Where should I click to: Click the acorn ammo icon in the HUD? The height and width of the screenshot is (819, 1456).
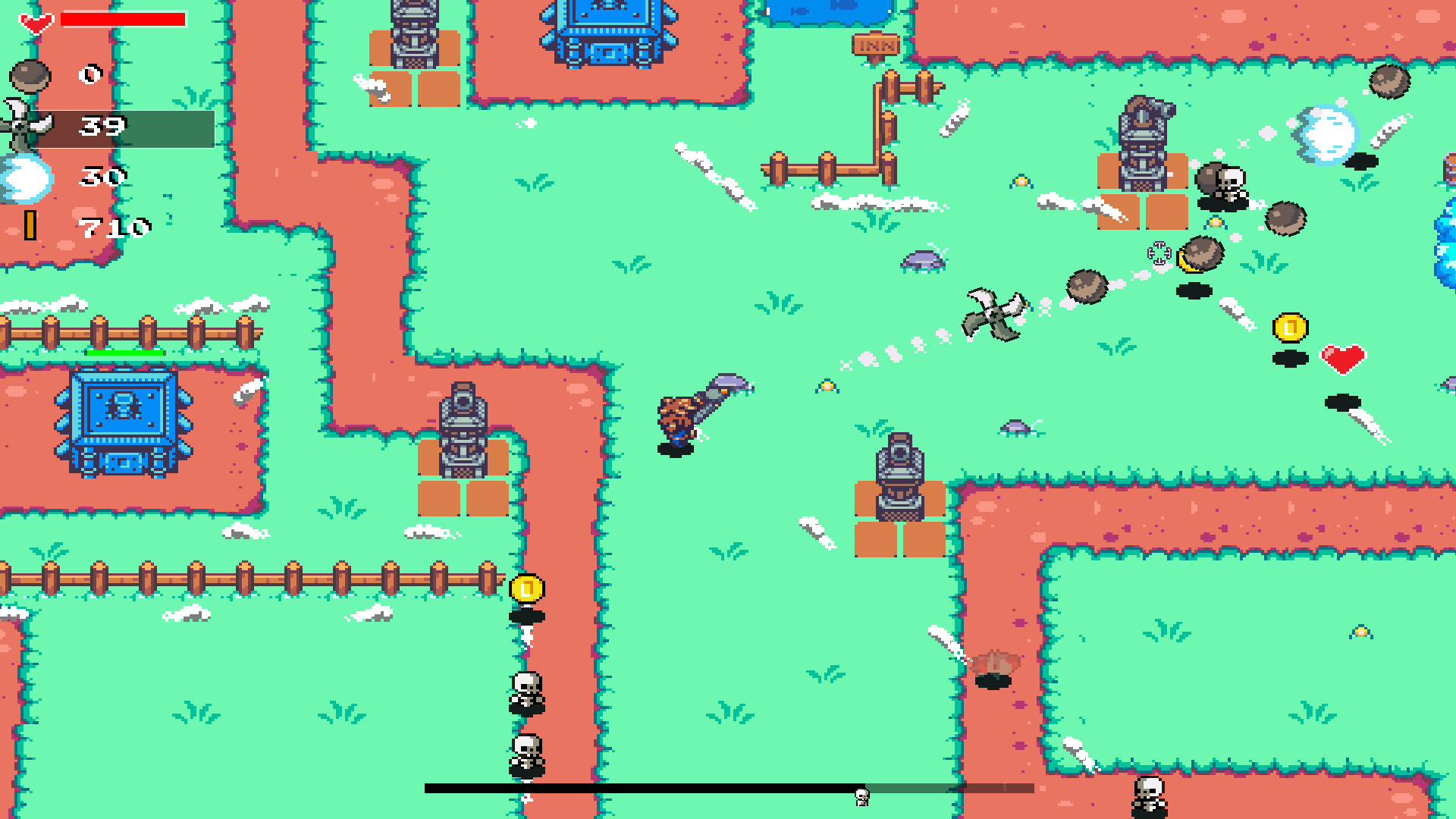tap(28, 77)
